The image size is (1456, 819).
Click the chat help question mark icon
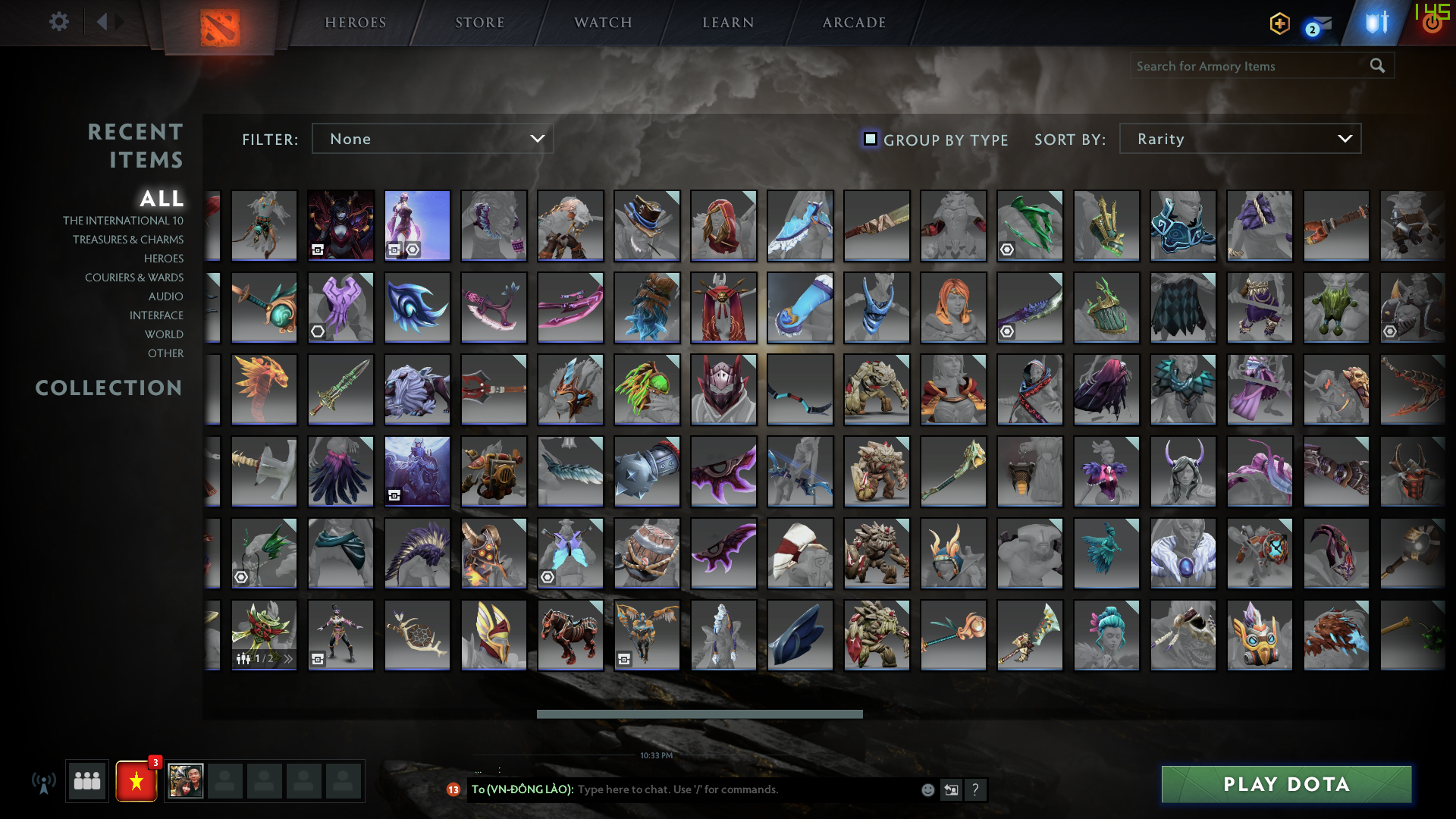point(977,789)
